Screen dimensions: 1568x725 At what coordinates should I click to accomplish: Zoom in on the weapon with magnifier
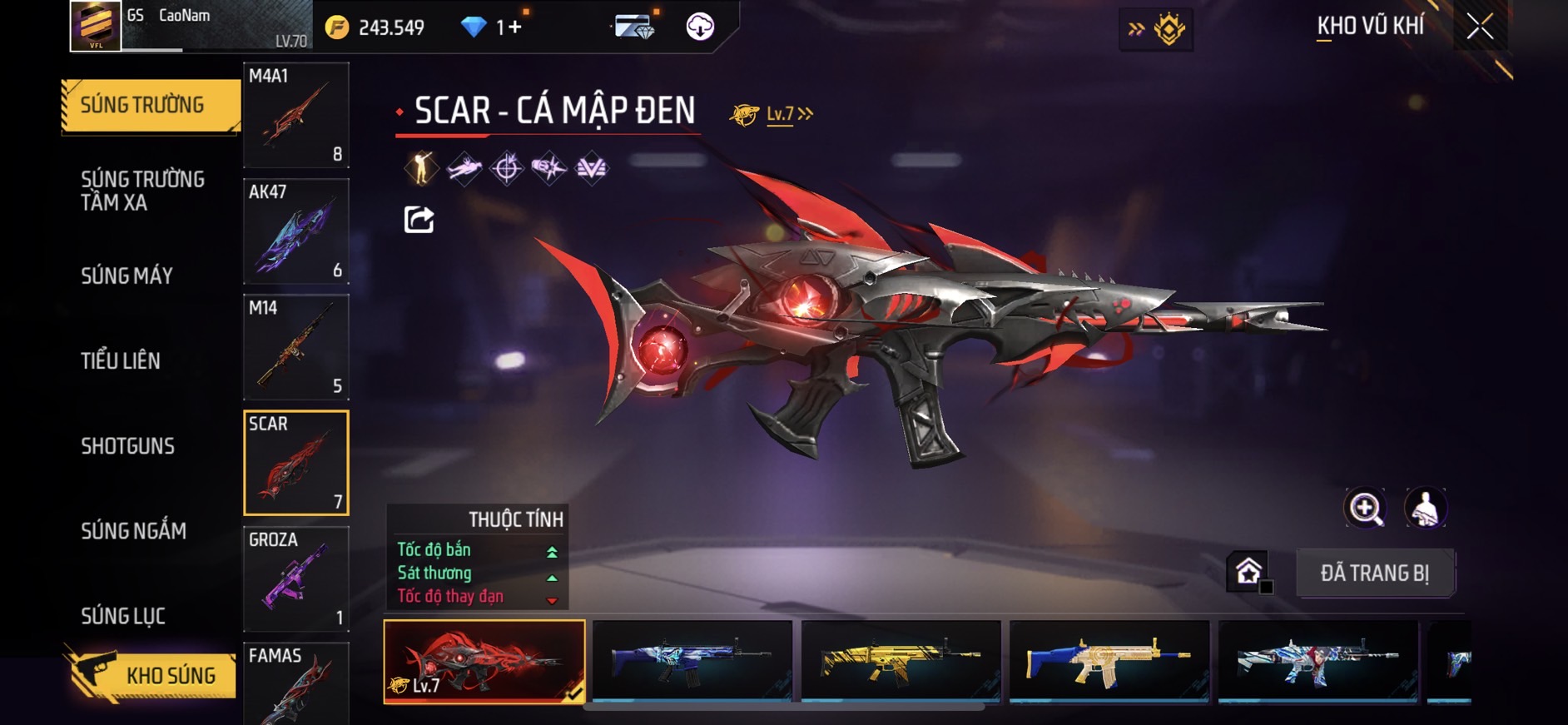(x=1365, y=508)
